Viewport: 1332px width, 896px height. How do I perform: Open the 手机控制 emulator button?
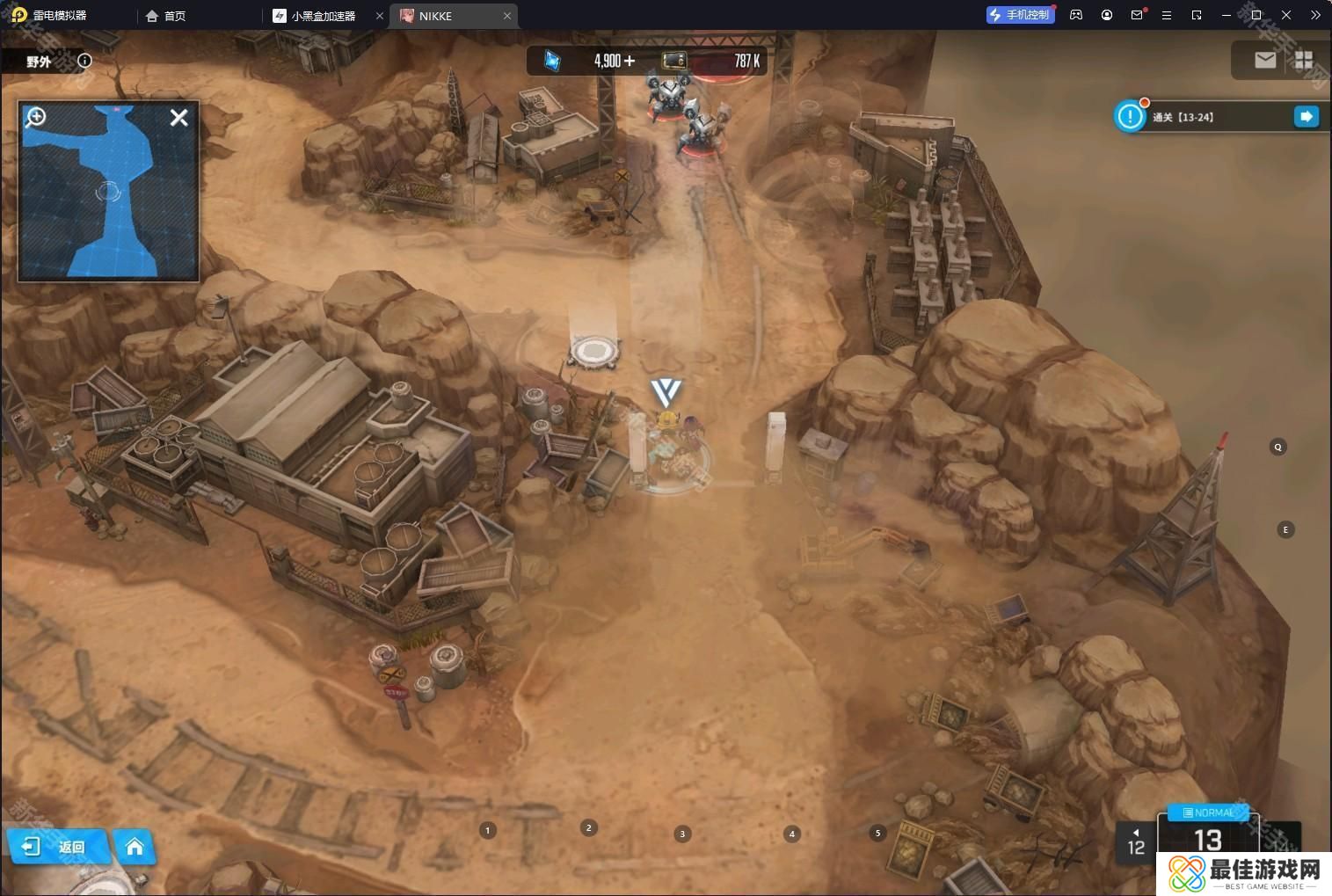pos(1020,15)
